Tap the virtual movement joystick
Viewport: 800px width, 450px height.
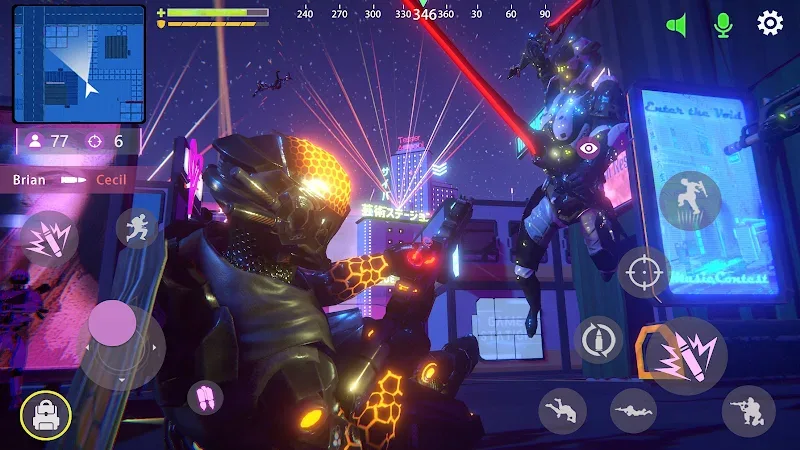click(x=112, y=324)
